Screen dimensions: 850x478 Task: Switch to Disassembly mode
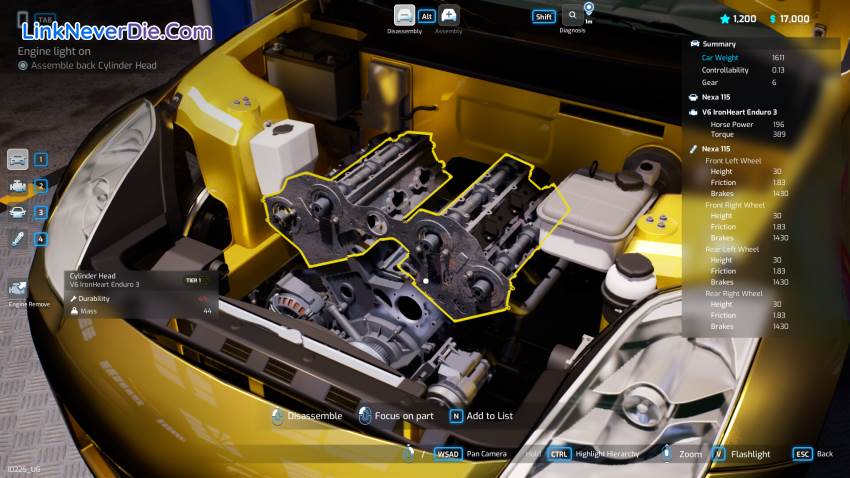pyautogui.click(x=404, y=15)
